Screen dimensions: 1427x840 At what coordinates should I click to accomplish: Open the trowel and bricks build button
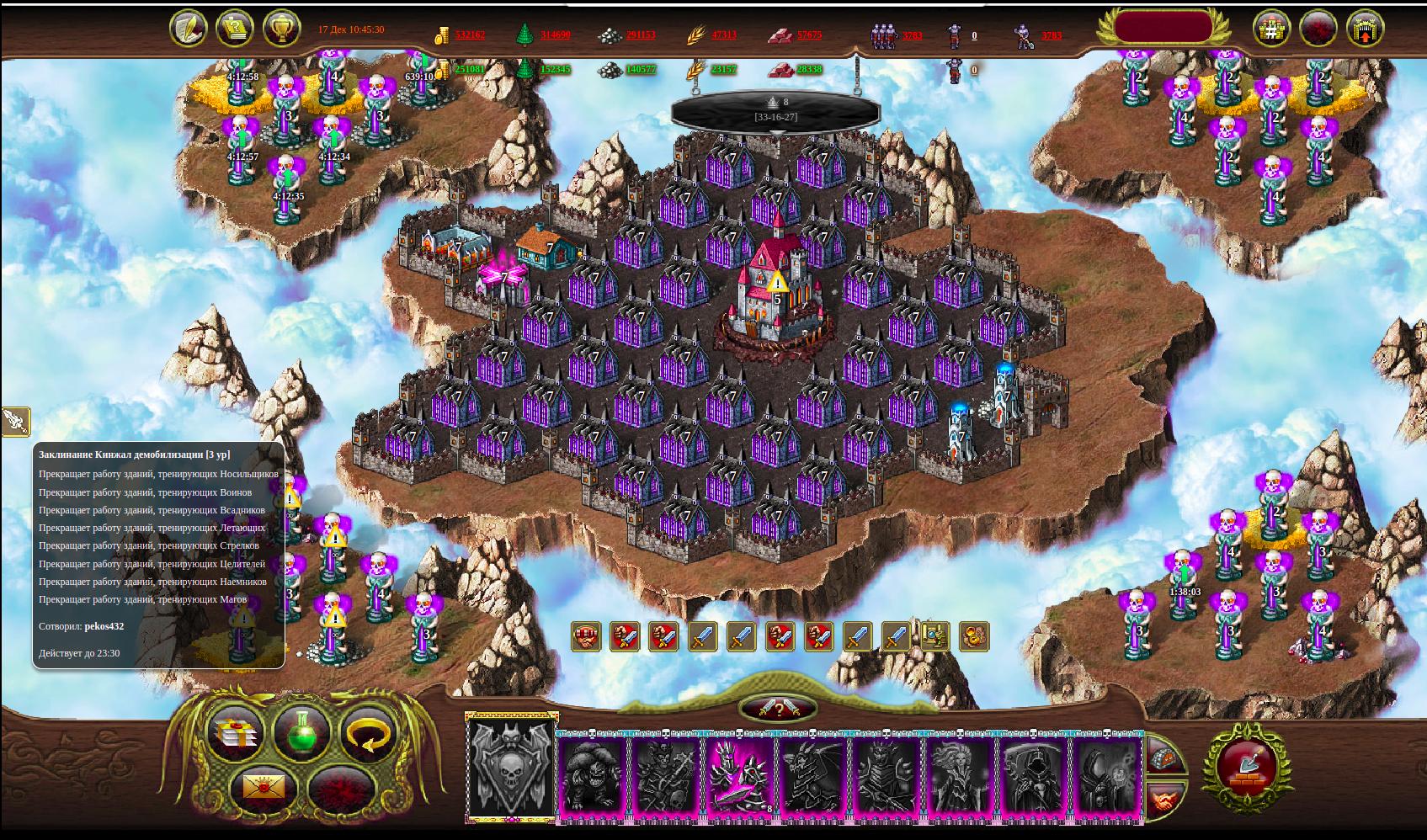click(x=1246, y=767)
